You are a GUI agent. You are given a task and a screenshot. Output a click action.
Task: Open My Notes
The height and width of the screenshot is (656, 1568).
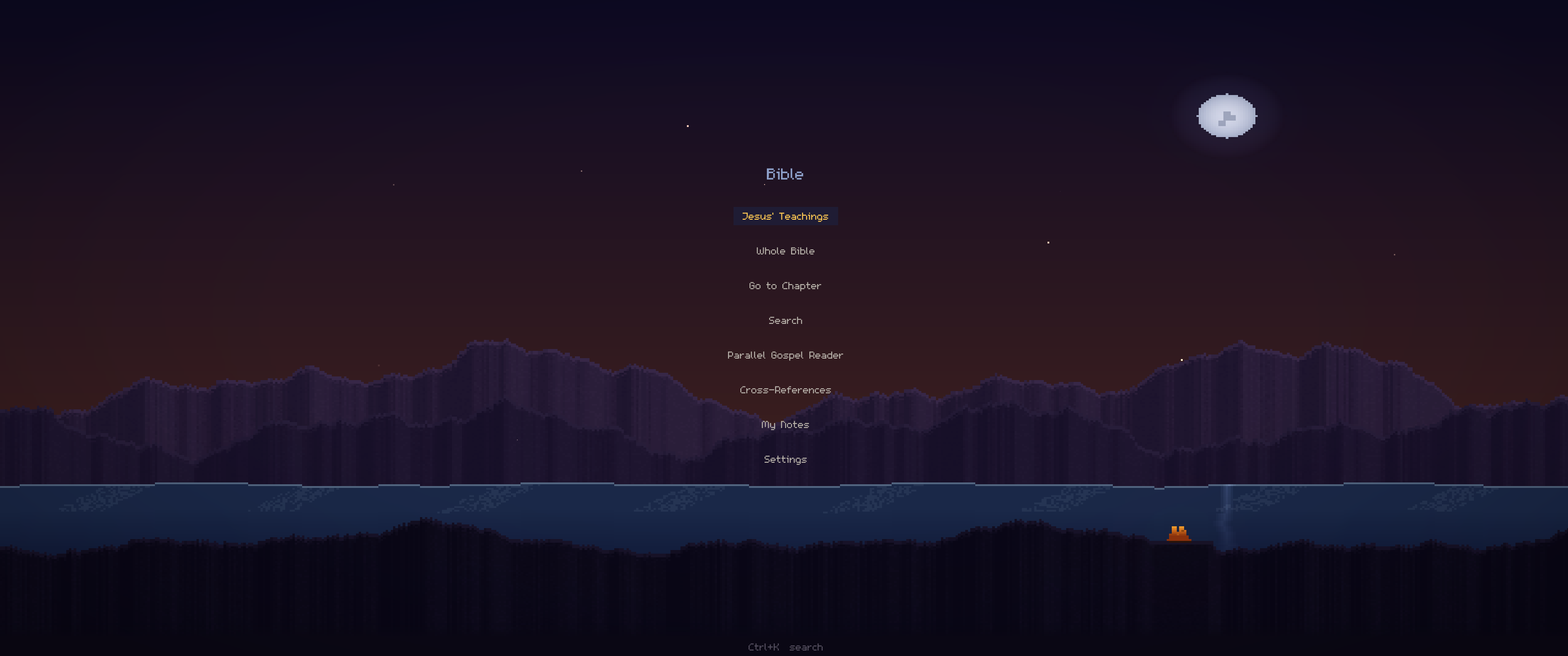pyautogui.click(x=785, y=424)
